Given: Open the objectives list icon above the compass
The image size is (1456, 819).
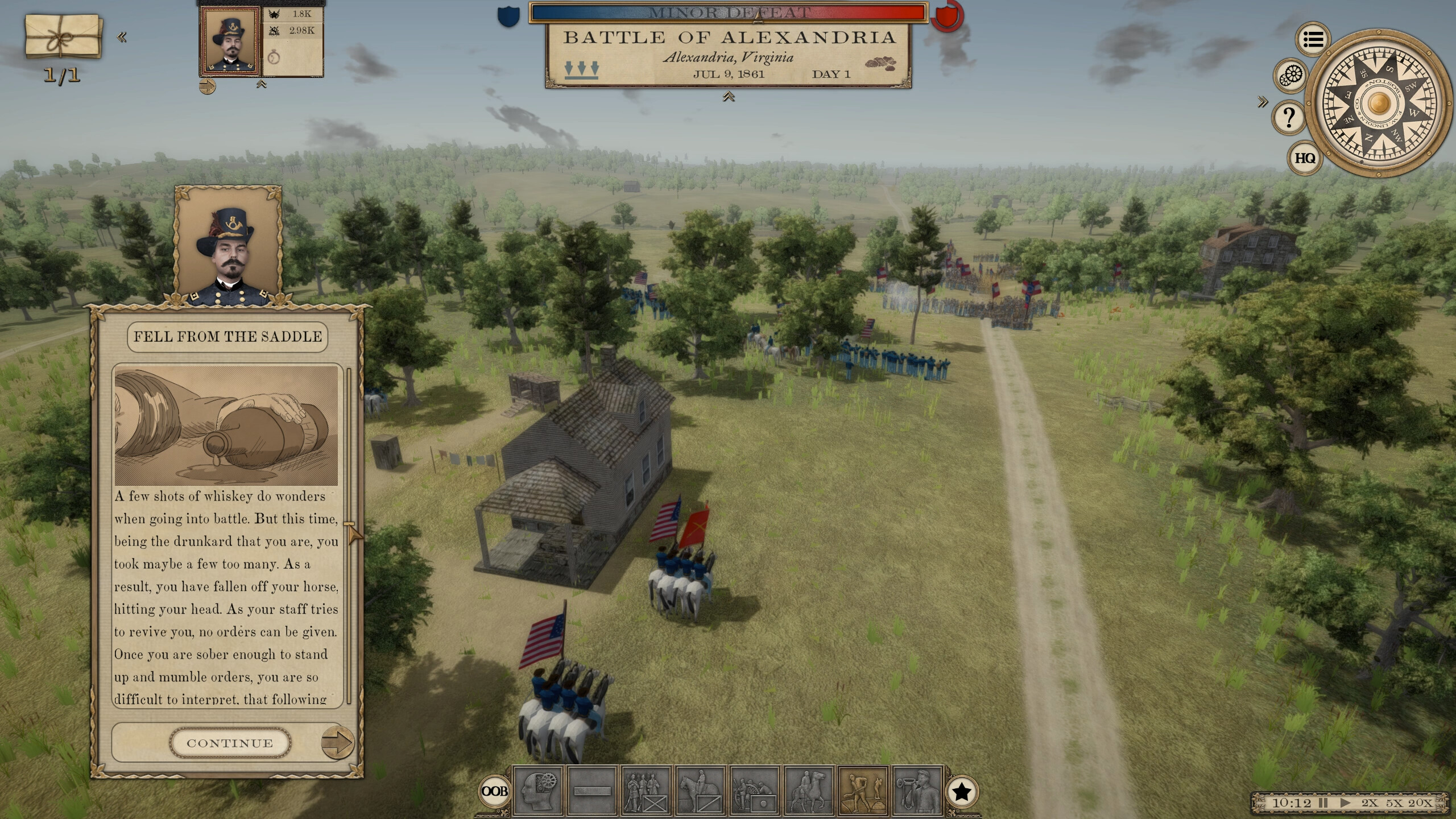Looking at the screenshot, I should (x=1313, y=39).
